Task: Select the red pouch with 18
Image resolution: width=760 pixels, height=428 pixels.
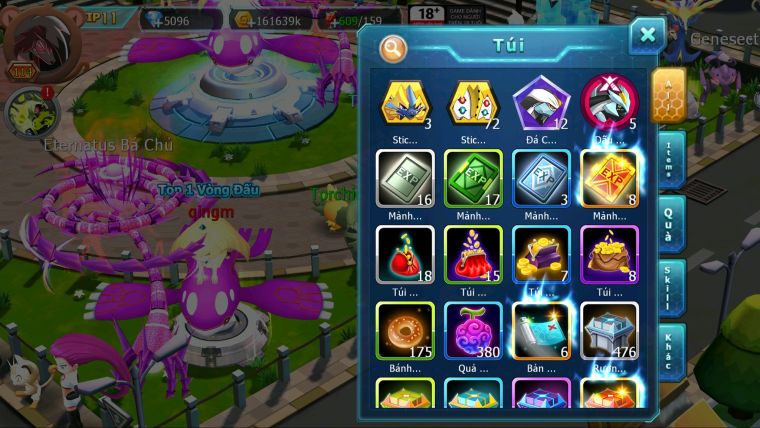Action: tap(405, 255)
